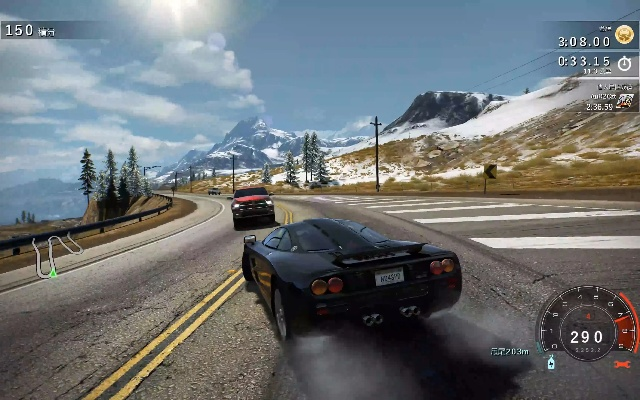This screenshot has height=400, width=640.
Task: Activate the blue nitrous bottle icon
Action: click(550, 363)
